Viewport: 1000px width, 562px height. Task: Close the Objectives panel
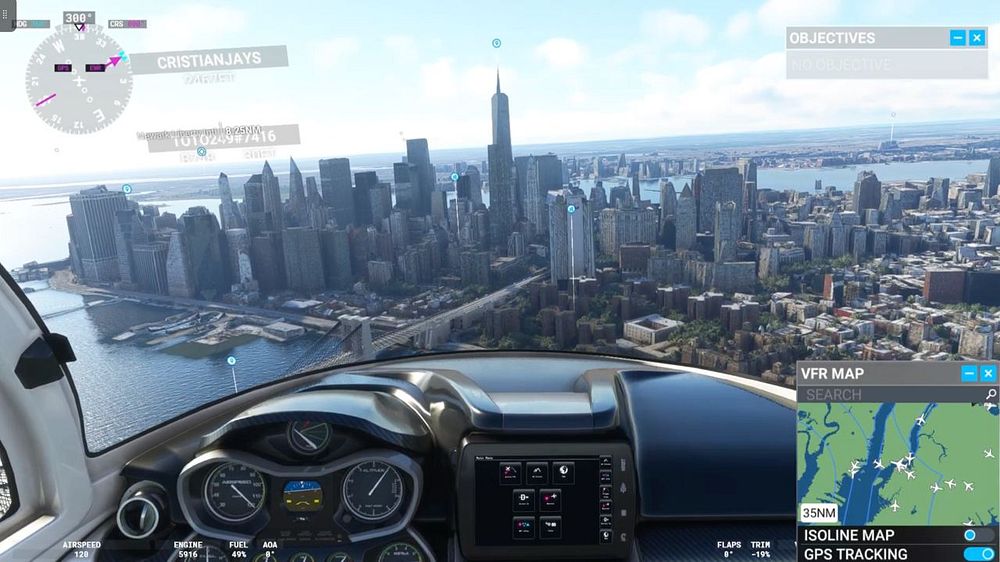(x=977, y=38)
